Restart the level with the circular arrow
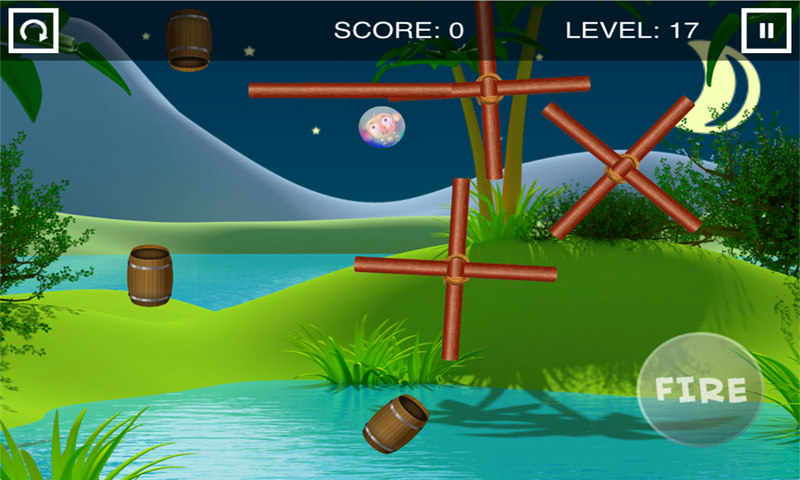Image resolution: width=800 pixels, height=480 pixels. [x=33, y=31]
